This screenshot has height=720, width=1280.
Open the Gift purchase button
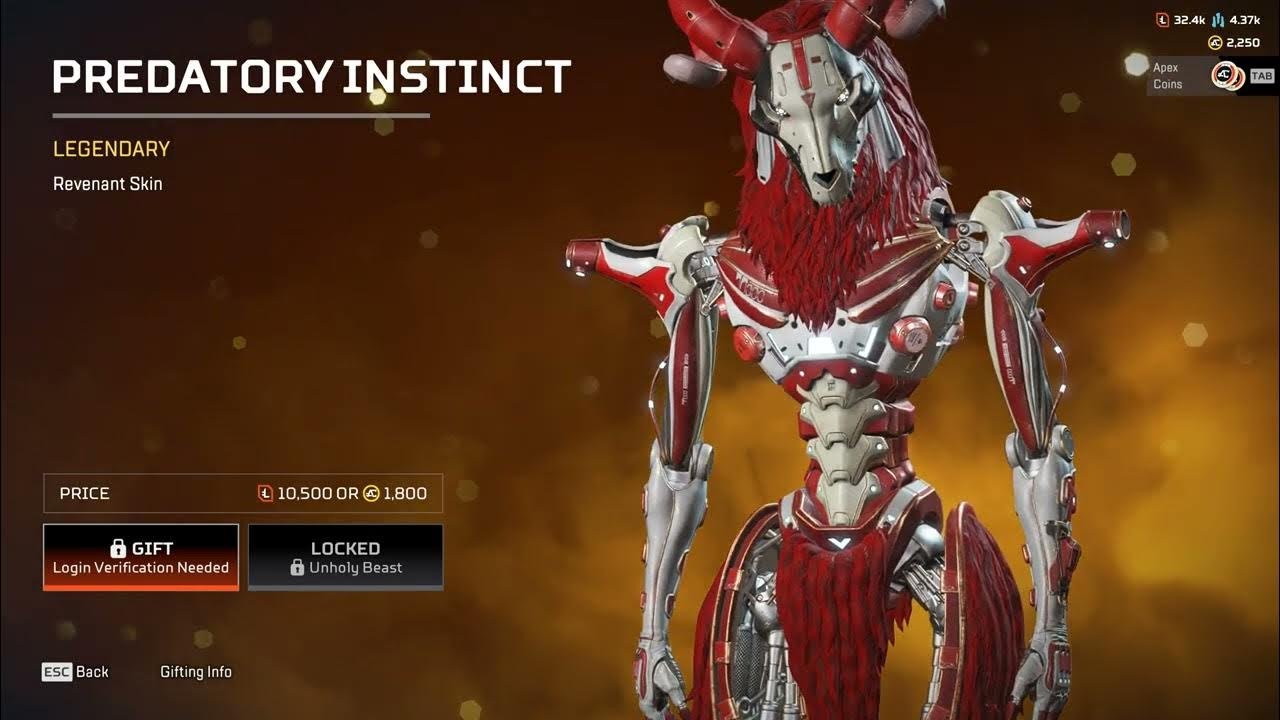(x=141, y=557)
